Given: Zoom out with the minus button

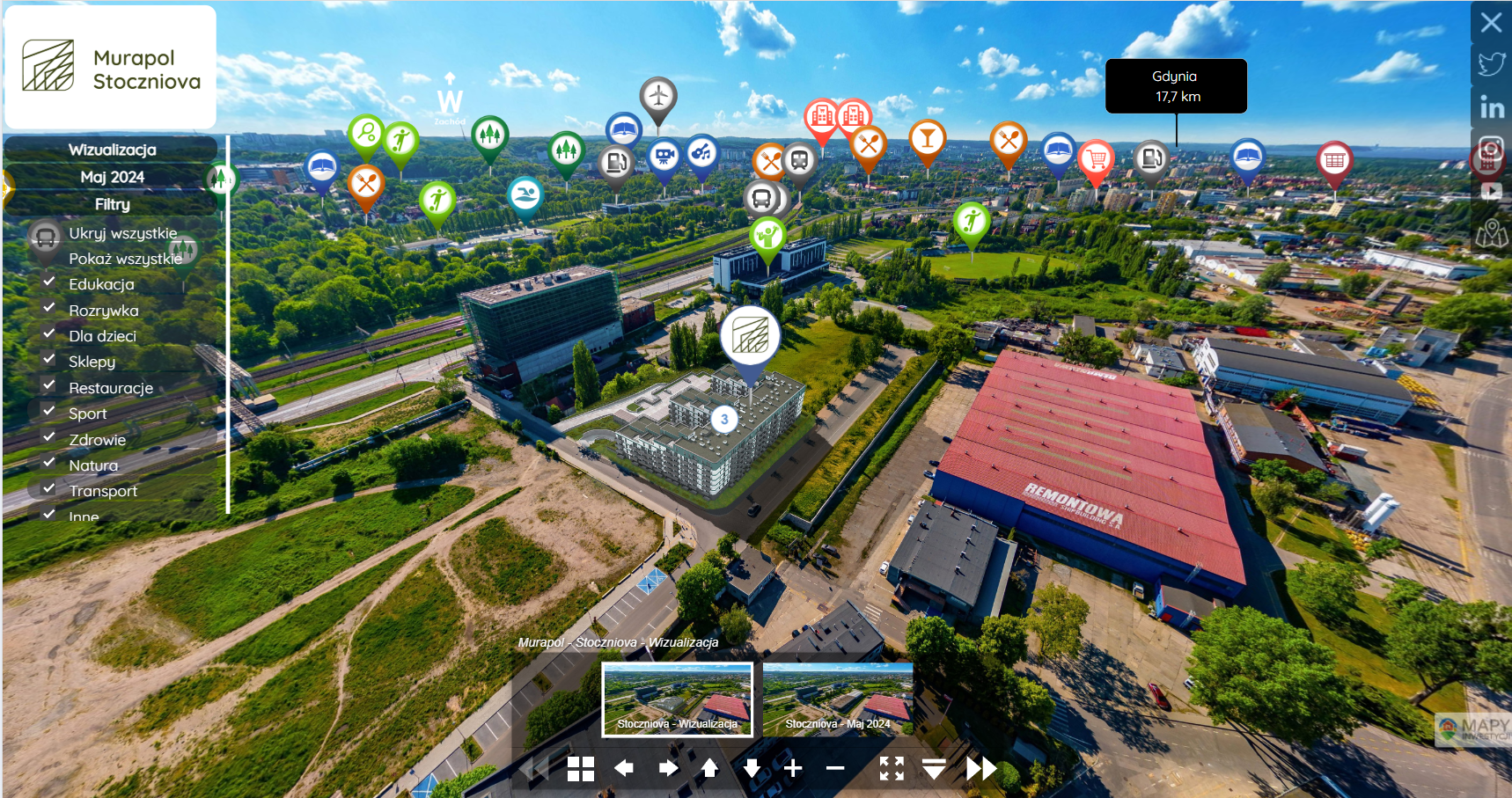Looking at the screenshot, I should [x=835, y=769].
